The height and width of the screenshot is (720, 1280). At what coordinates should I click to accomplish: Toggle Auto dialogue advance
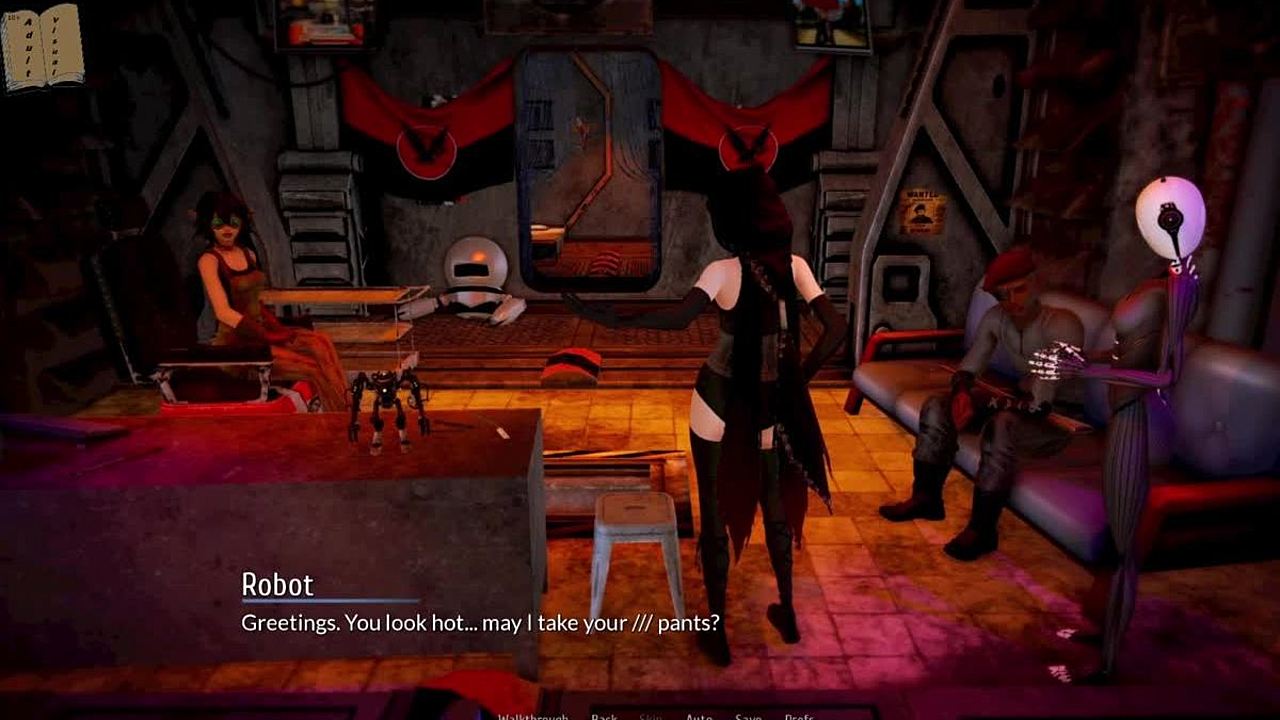[x=699, y=716]
